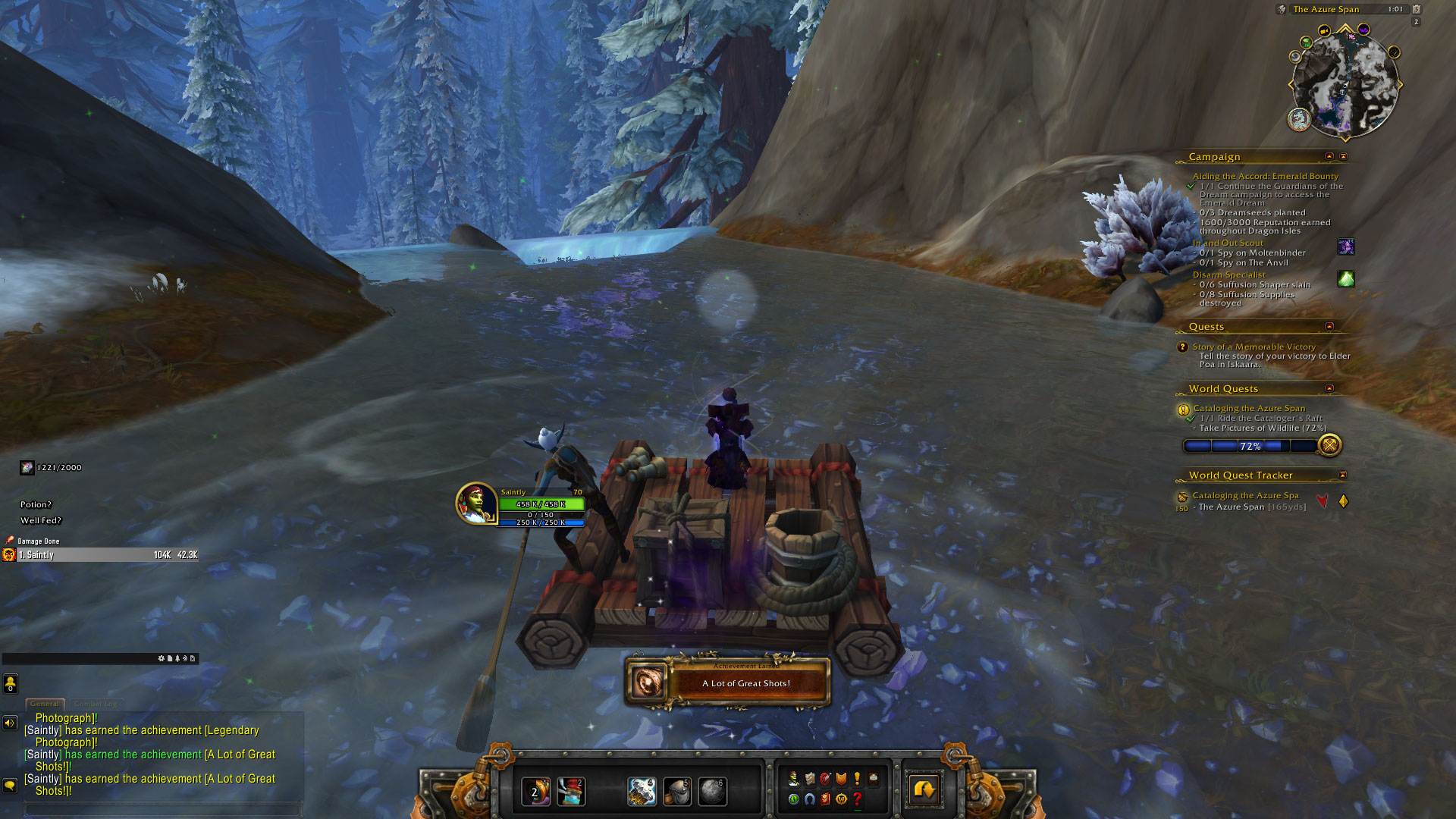Click the yellow exit vehicle arrow button
This screenshot has height=819, width=1456.
[924, 791]
